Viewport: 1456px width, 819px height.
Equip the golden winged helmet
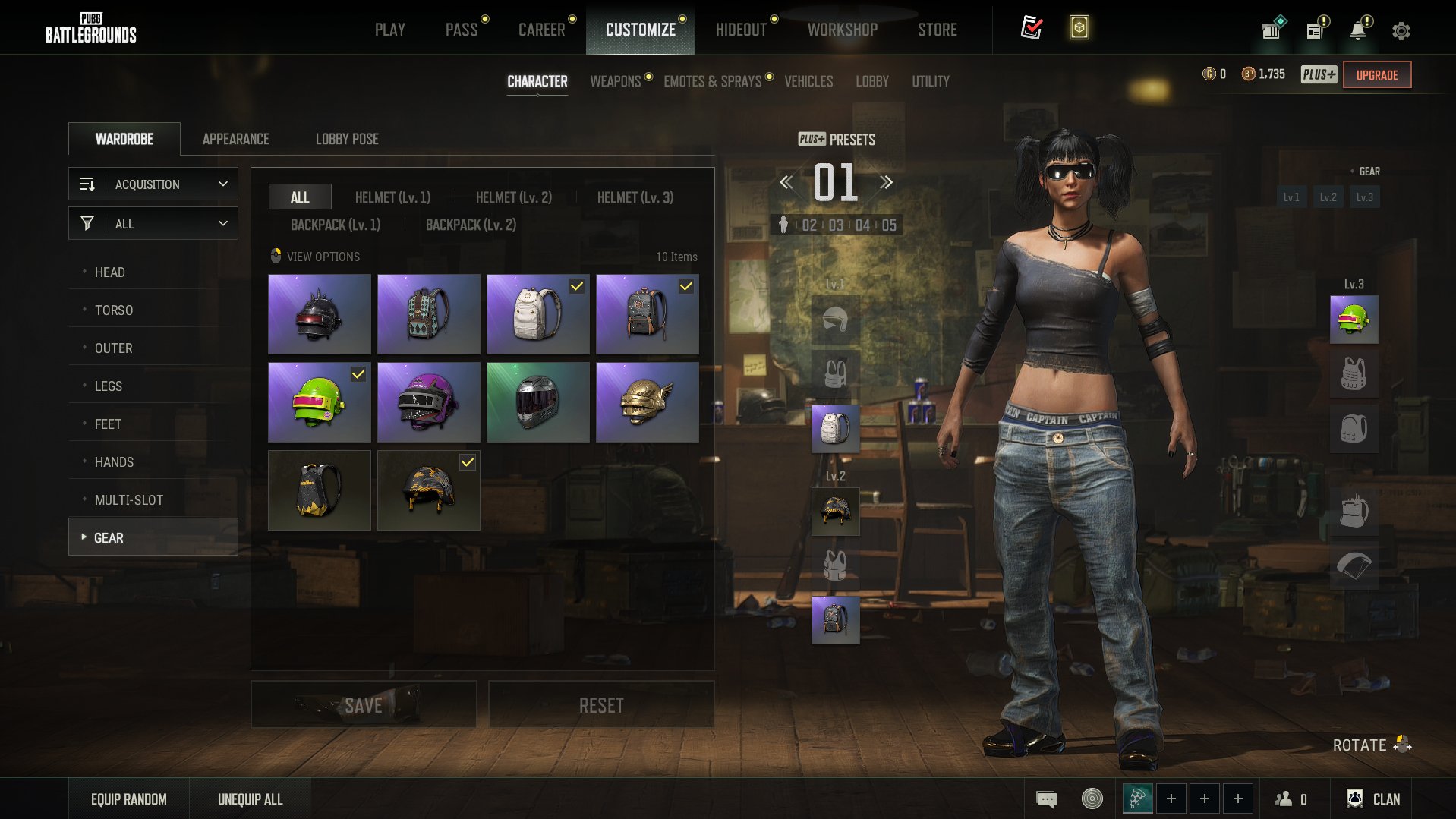647,402
